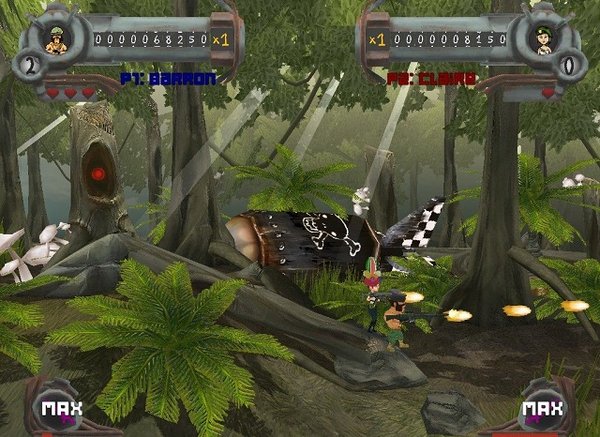Click player one's lives counter dial

coord(31,66)
